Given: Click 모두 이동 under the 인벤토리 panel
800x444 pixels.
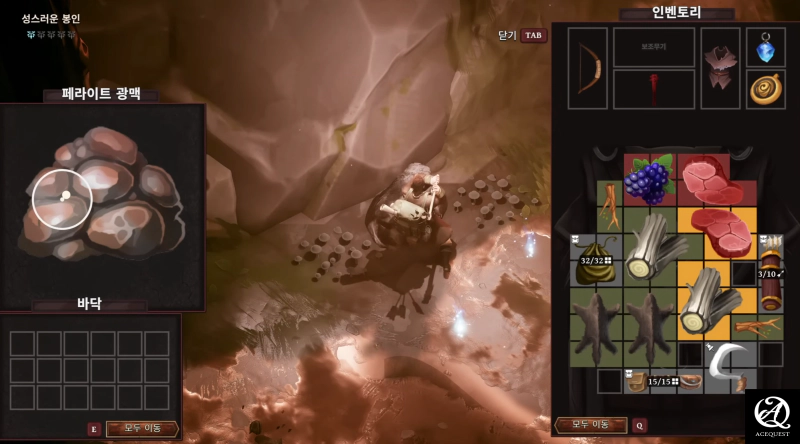Looking at the screenshot, I should pos(592,425).
